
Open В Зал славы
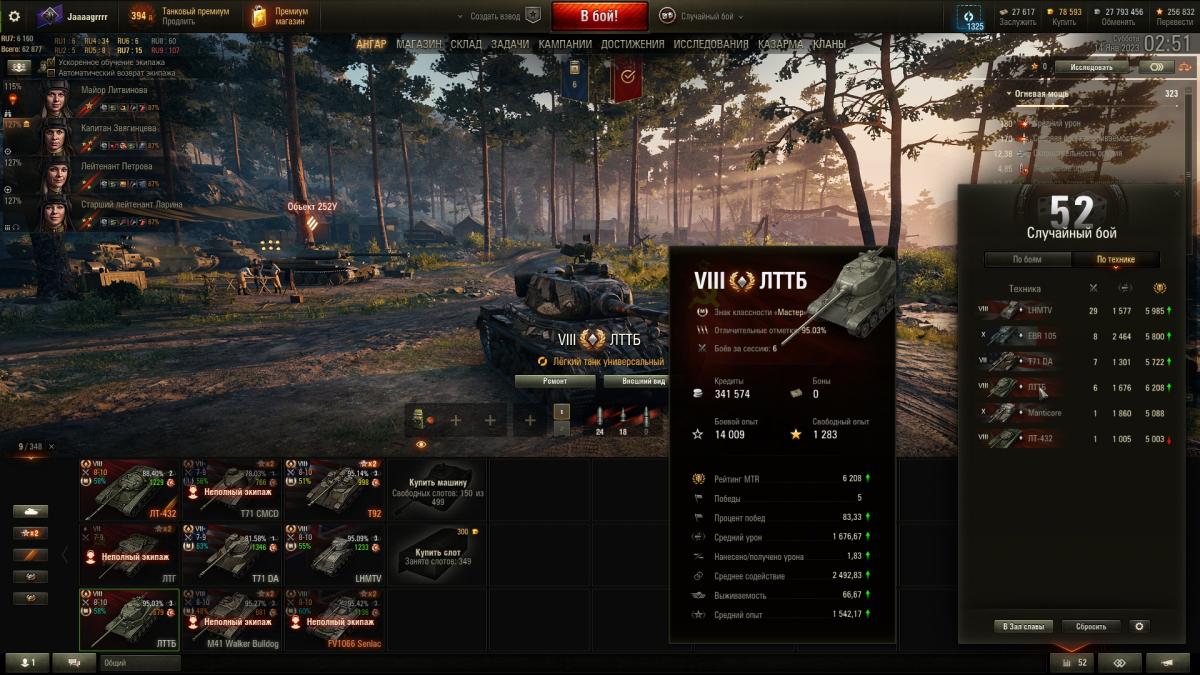tap(1023, 626)
